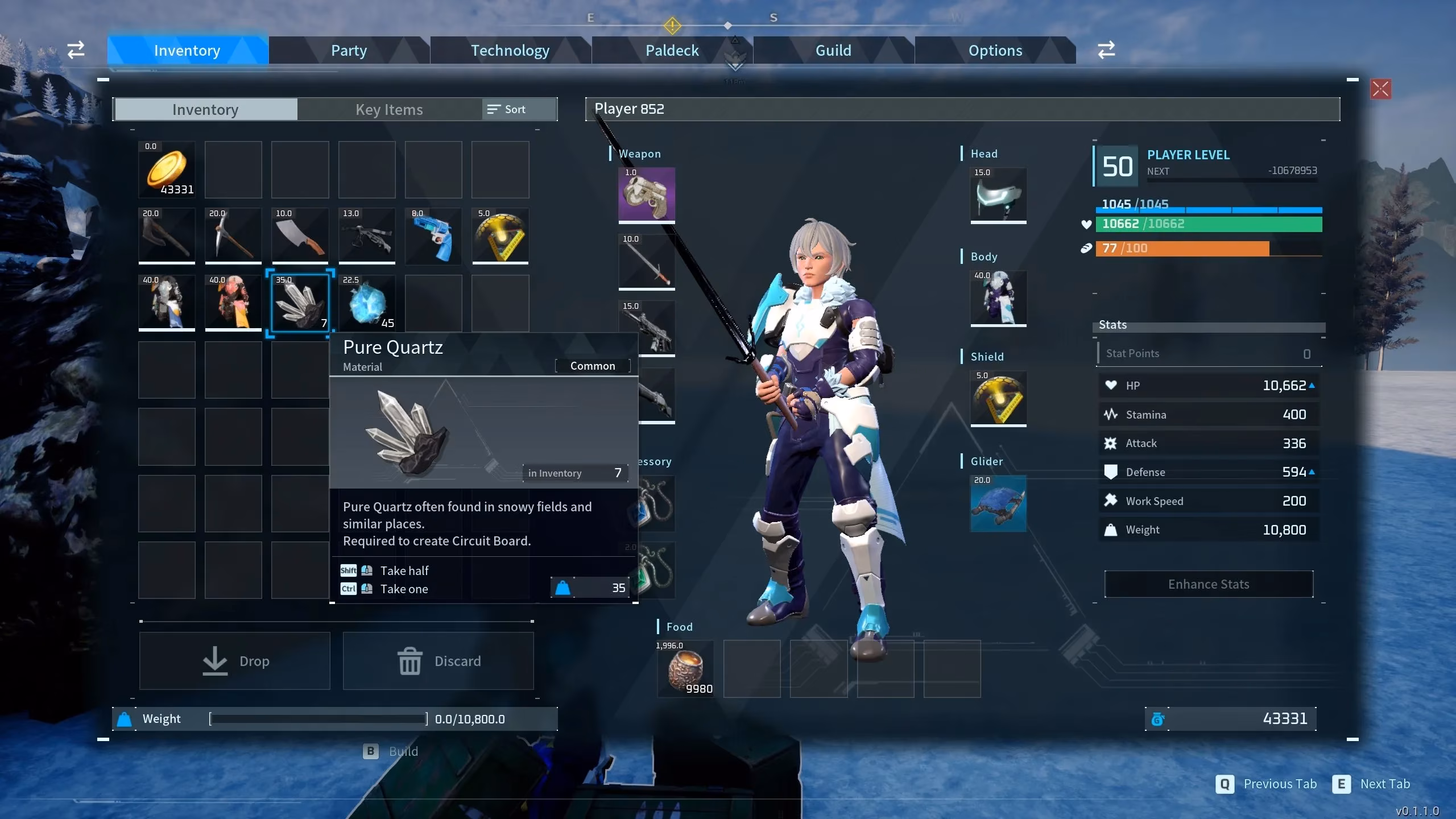Switch to the Technology tab
The height and width of the screenshot is (819, 1456).
510,50
